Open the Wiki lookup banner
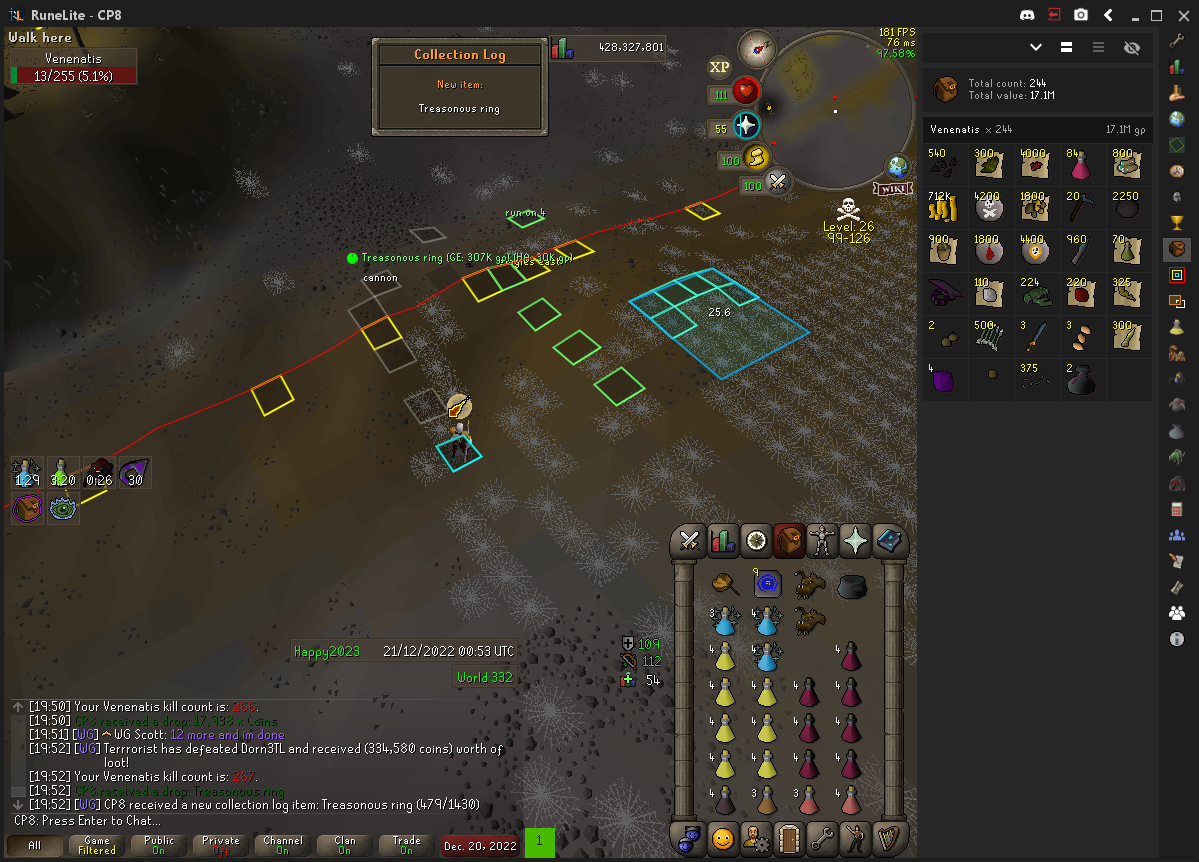 tap(892, 188)
